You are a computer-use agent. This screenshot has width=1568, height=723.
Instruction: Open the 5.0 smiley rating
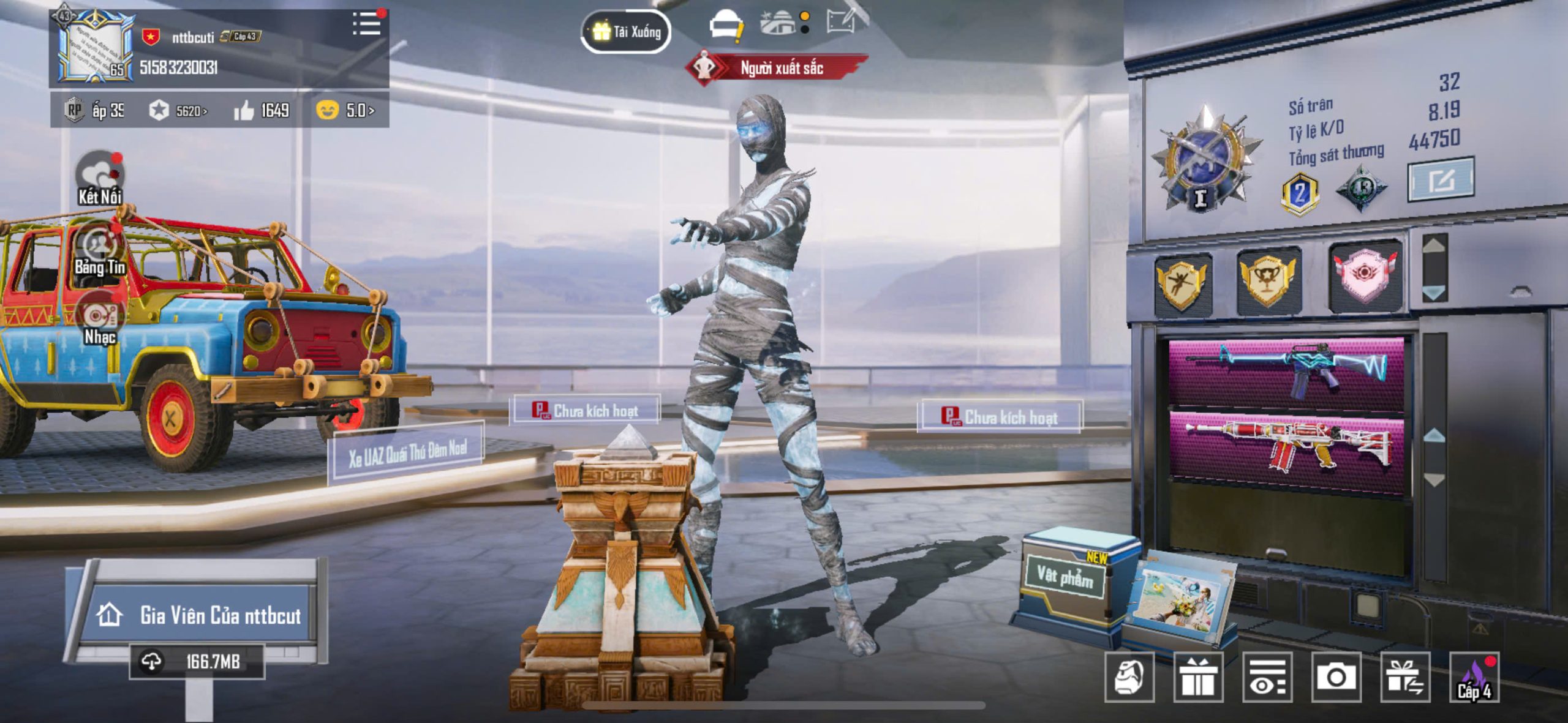[x=345, y=111]
